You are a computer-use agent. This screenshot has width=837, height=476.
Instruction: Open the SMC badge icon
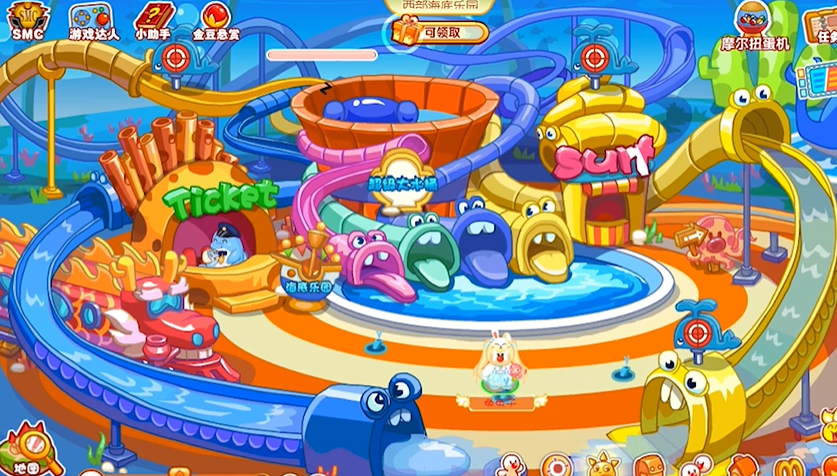pos(28,19)
